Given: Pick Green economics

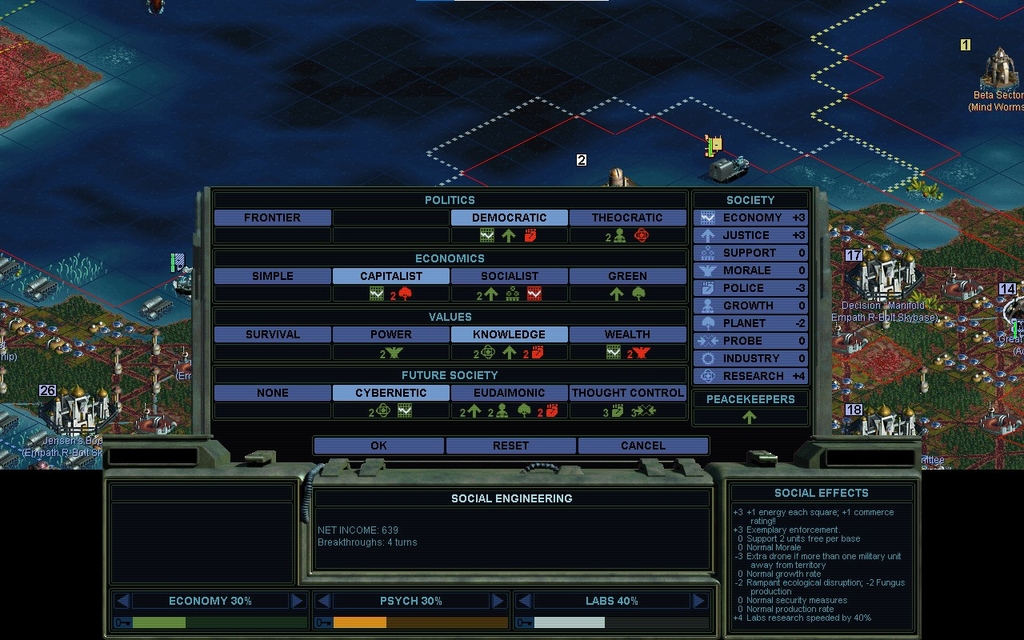Looking at the screenshot, I should pyautogui.click(x=627, y=276).
